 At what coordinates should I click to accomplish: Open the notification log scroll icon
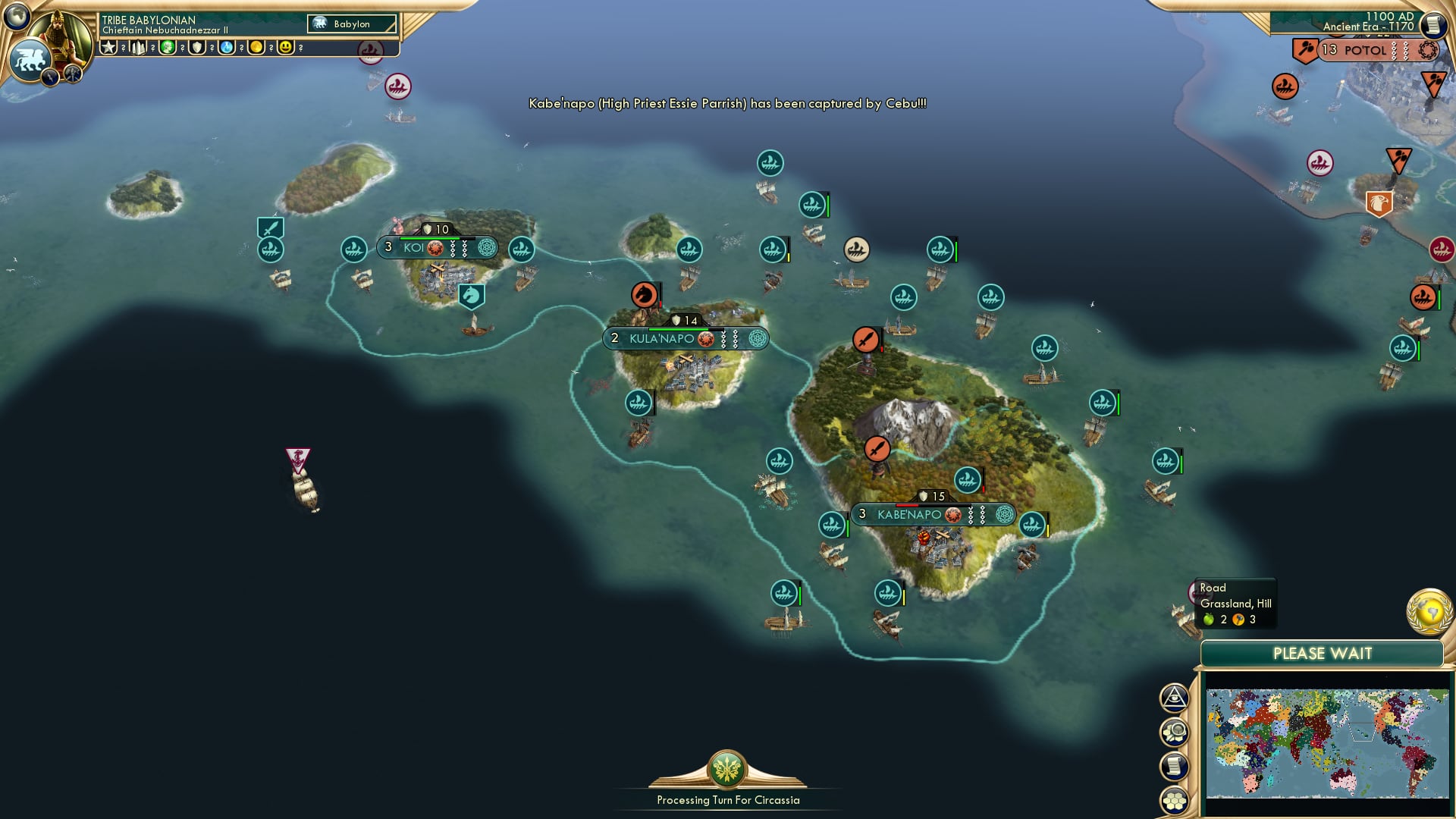click(1174, 766)
